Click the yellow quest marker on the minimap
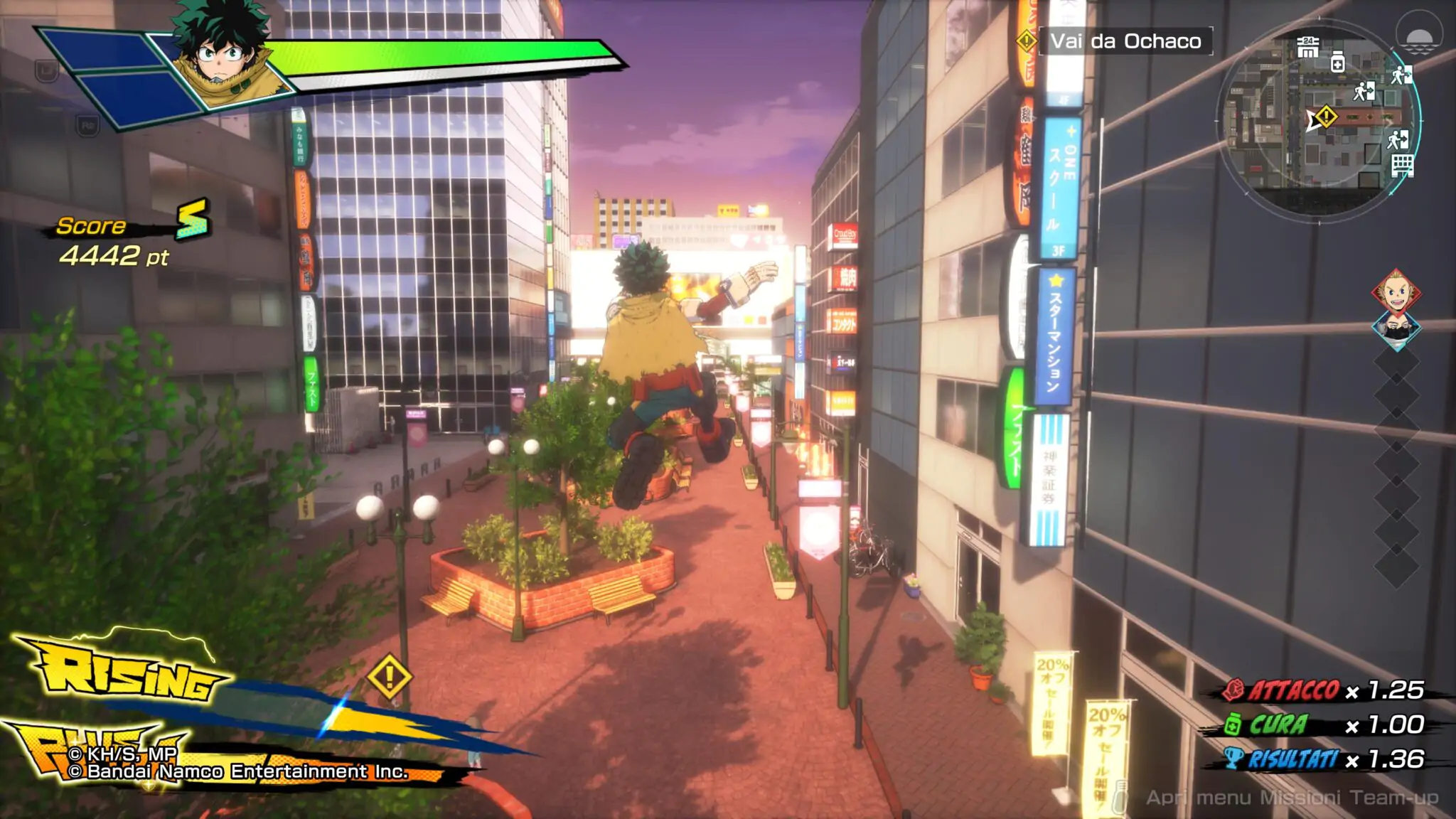Image resolution: width=1456 pixels, height=819 pixels. pyautogui.click(x=1326, y=116)
